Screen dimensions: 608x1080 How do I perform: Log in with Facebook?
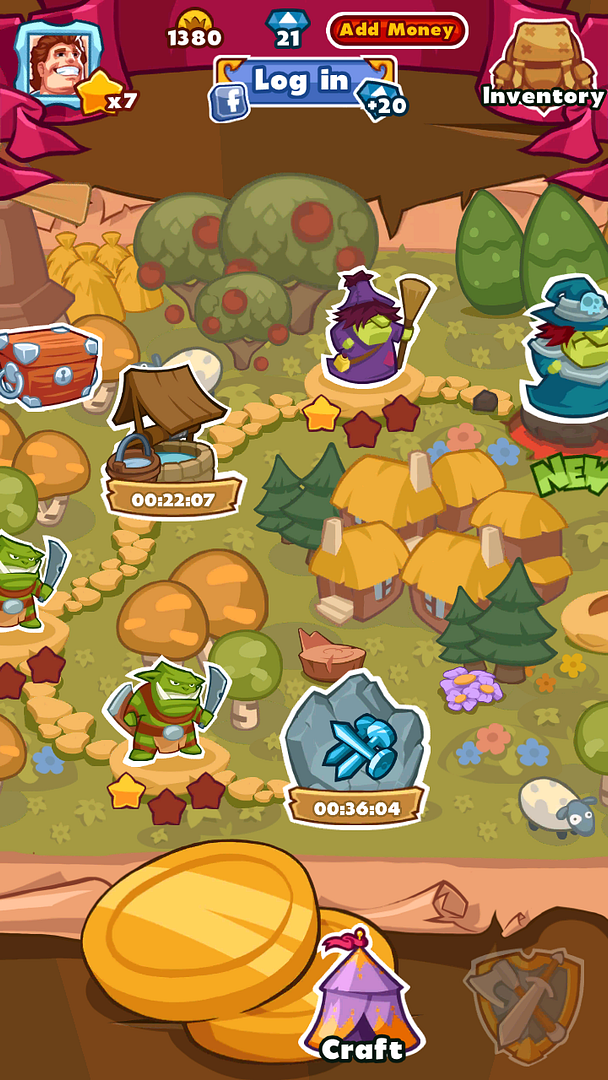302,83
